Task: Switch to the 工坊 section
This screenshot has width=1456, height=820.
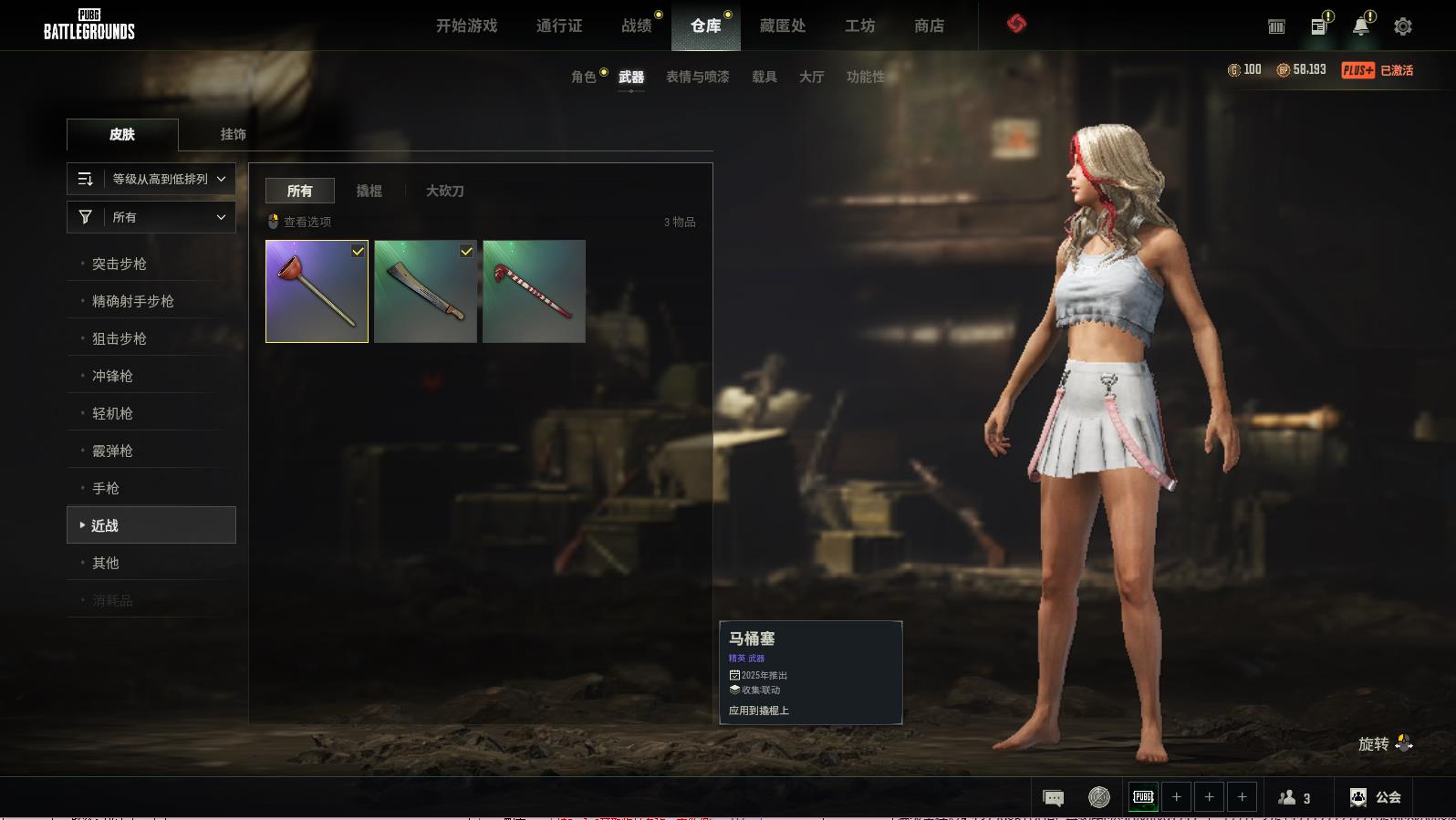Action: pyautogui.click(x=859, y=26)
